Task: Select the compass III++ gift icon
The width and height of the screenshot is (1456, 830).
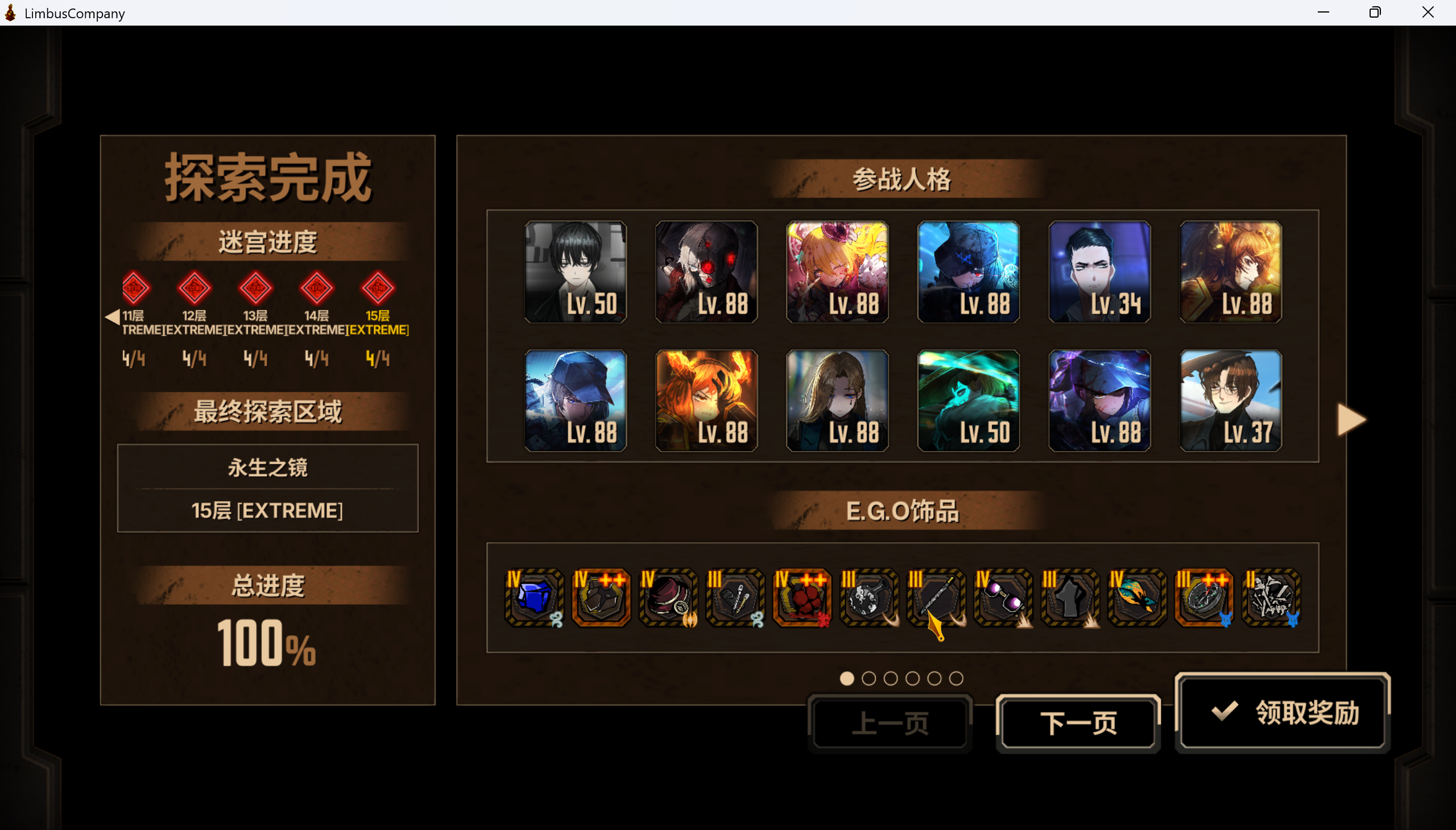Action: click(x=1204, y=598)
